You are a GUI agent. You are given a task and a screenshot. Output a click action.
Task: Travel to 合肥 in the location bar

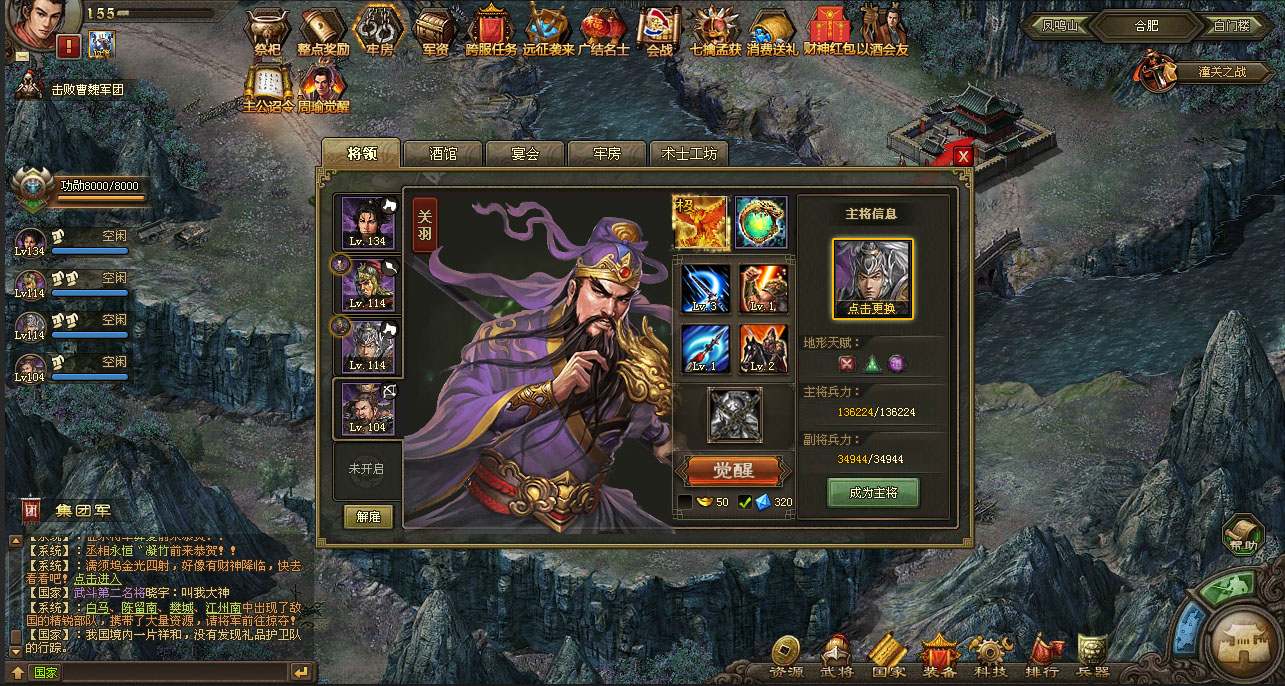point(1146,26)
